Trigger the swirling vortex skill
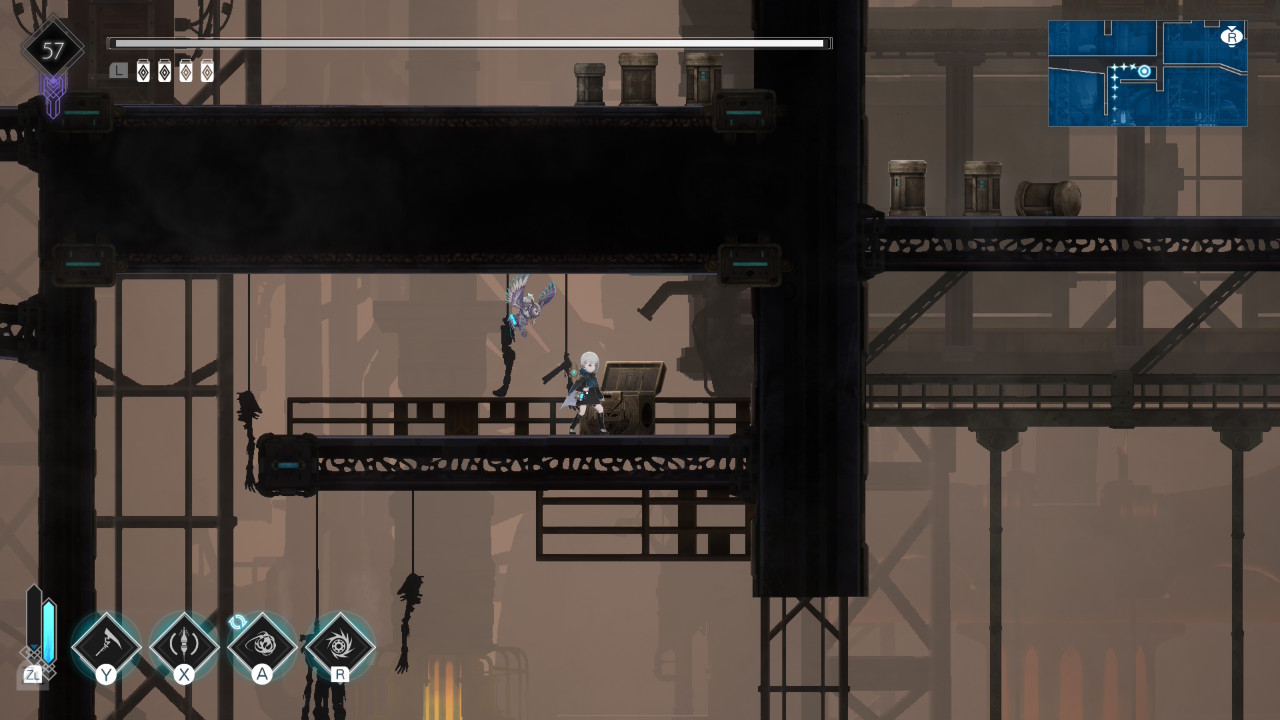The image size is (1280, 720). (x=262, y=645)
